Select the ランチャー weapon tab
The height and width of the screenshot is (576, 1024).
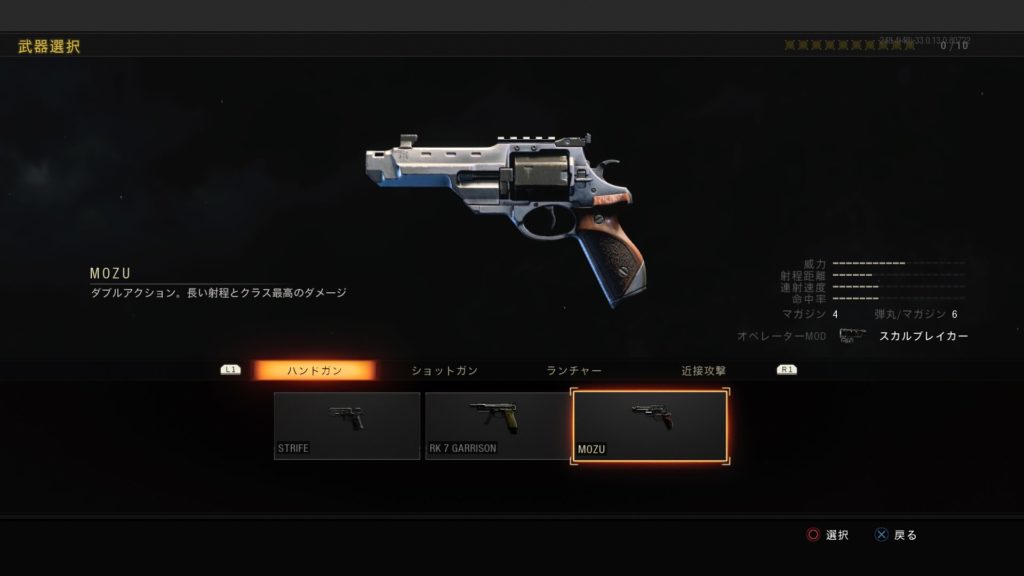point(574,370)
